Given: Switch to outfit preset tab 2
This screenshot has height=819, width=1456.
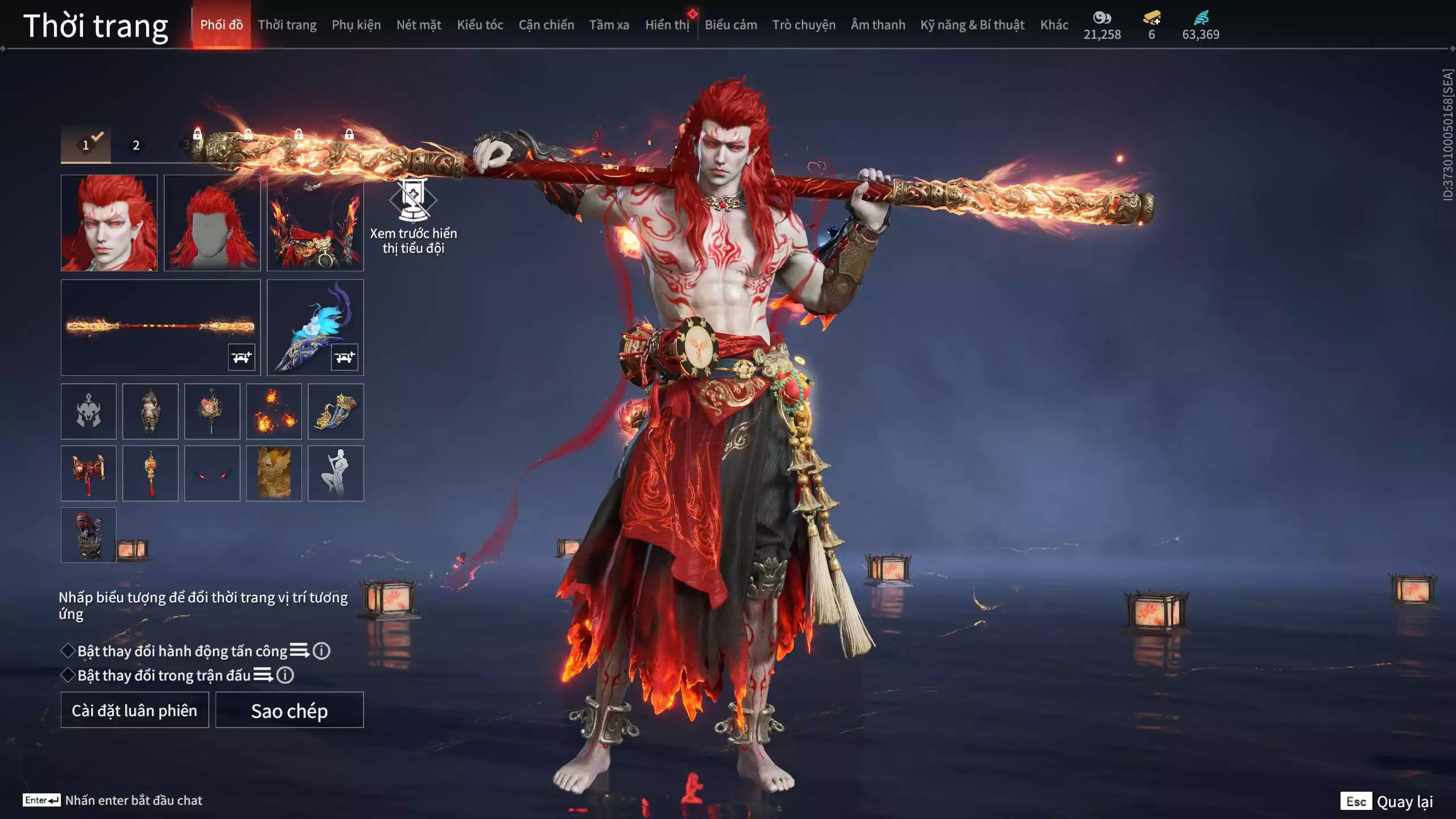Looking at the screenshot, I should tap(135, 145).
